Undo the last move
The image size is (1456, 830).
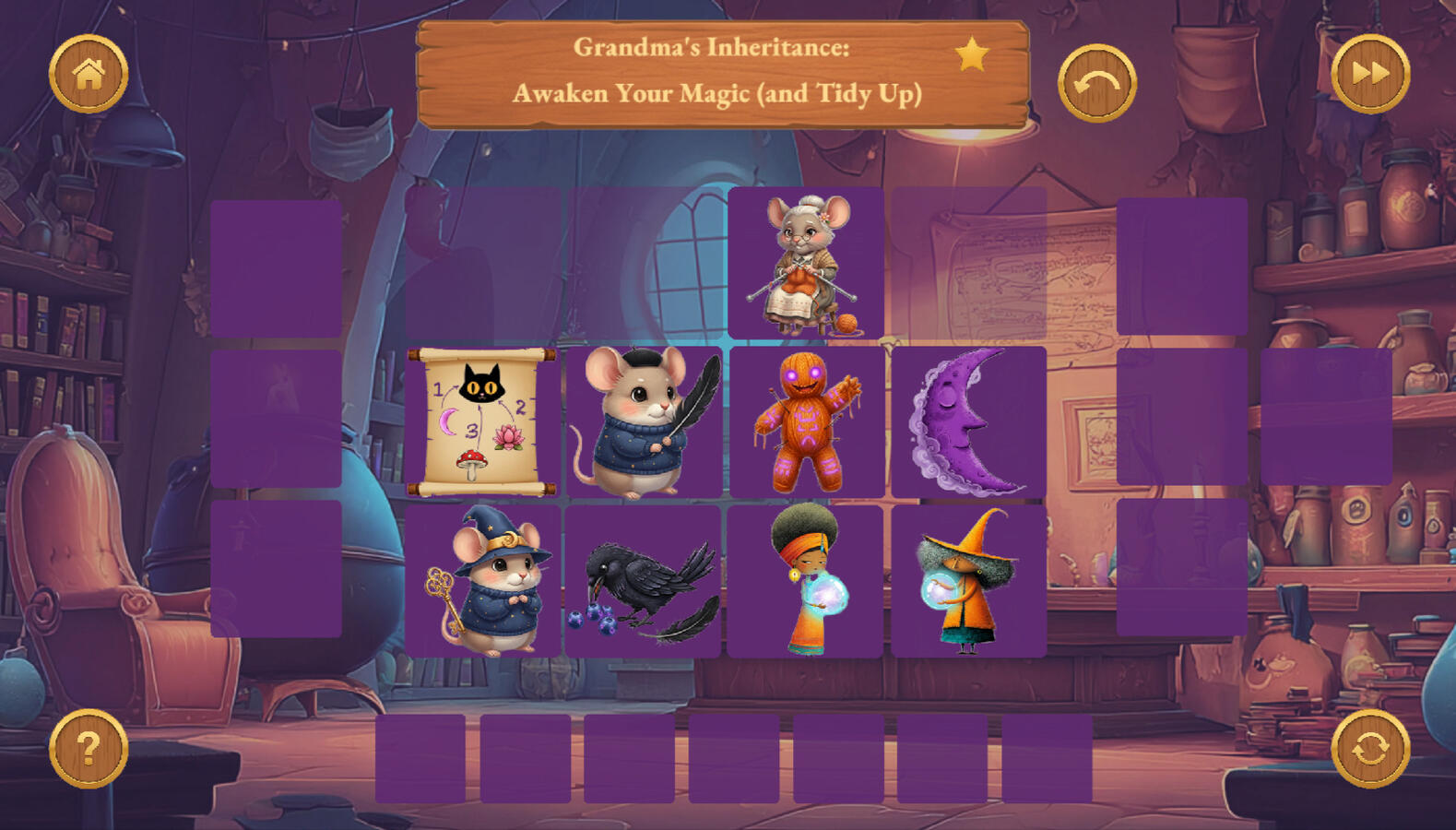[1096, 83]
